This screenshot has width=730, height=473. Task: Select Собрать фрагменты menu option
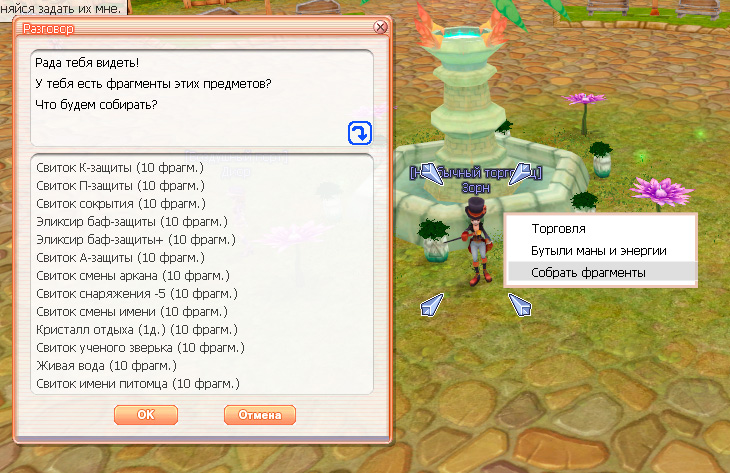pyautogui.click(x=588, y=272)
